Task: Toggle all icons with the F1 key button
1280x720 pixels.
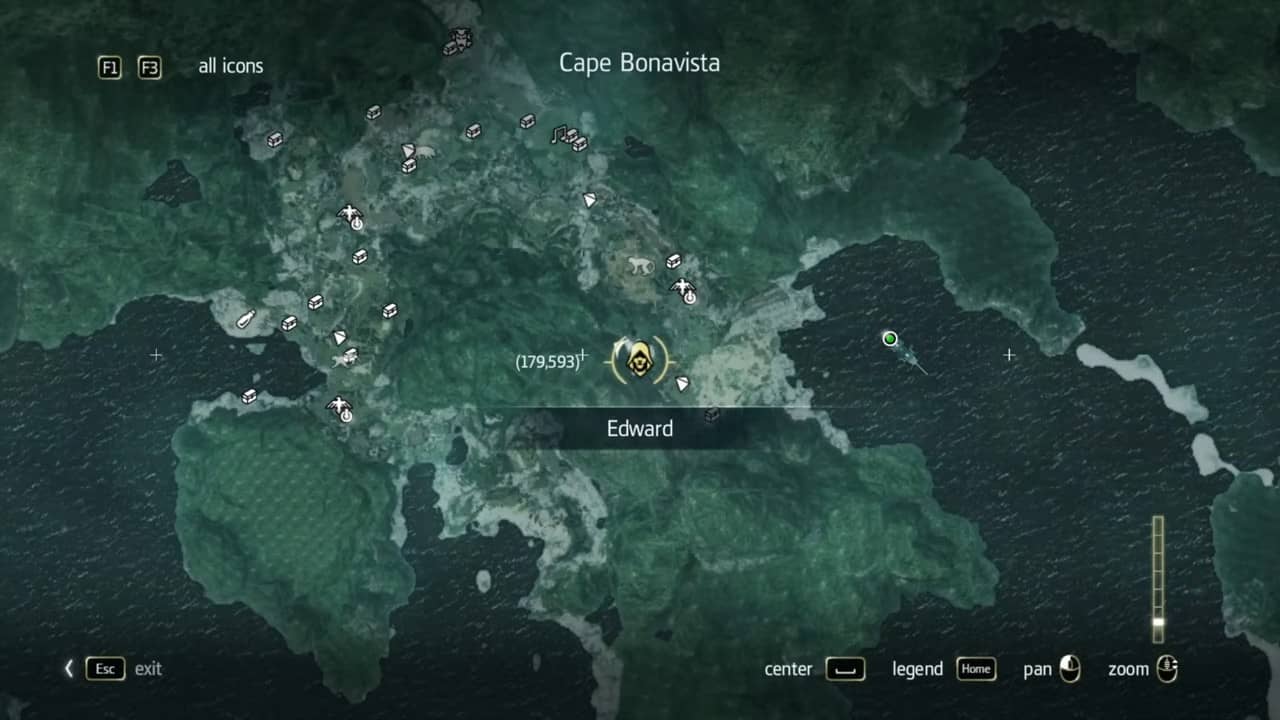Action: pos(109,68)
